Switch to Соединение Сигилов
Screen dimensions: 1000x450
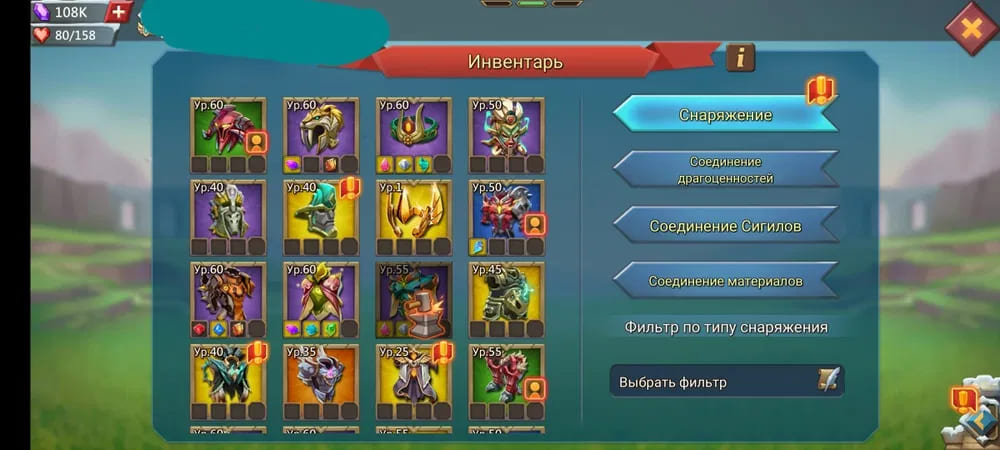click(x=725, y=226)
